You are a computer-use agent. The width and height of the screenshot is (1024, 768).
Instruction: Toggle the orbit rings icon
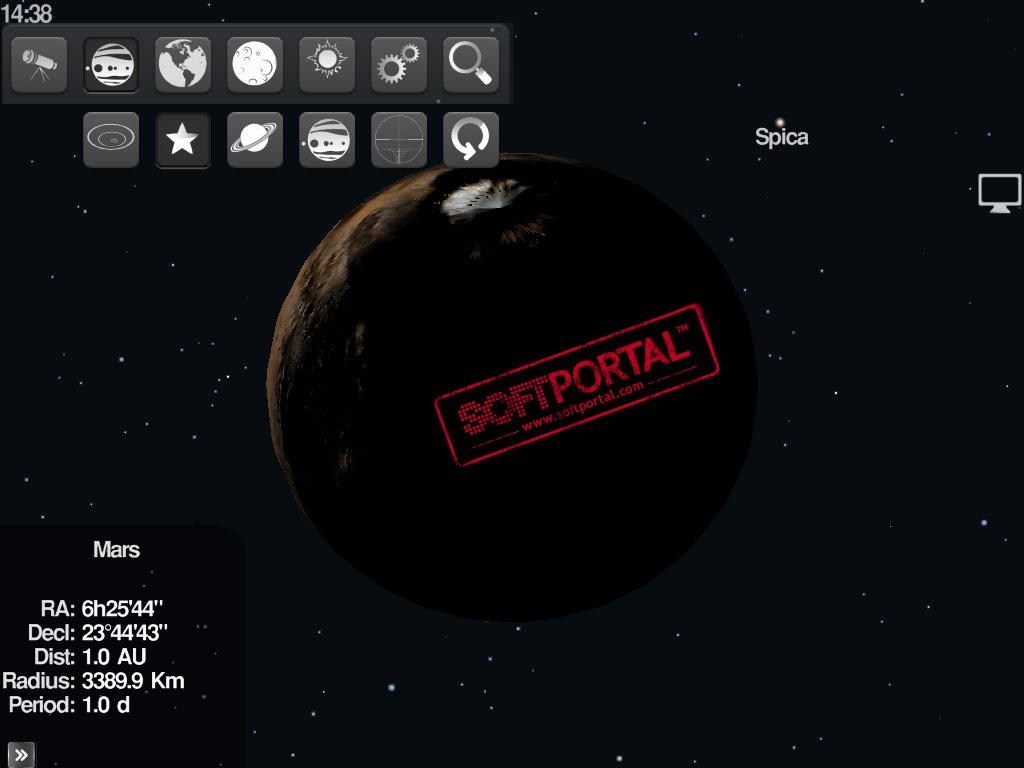click(x=111, y=140)
